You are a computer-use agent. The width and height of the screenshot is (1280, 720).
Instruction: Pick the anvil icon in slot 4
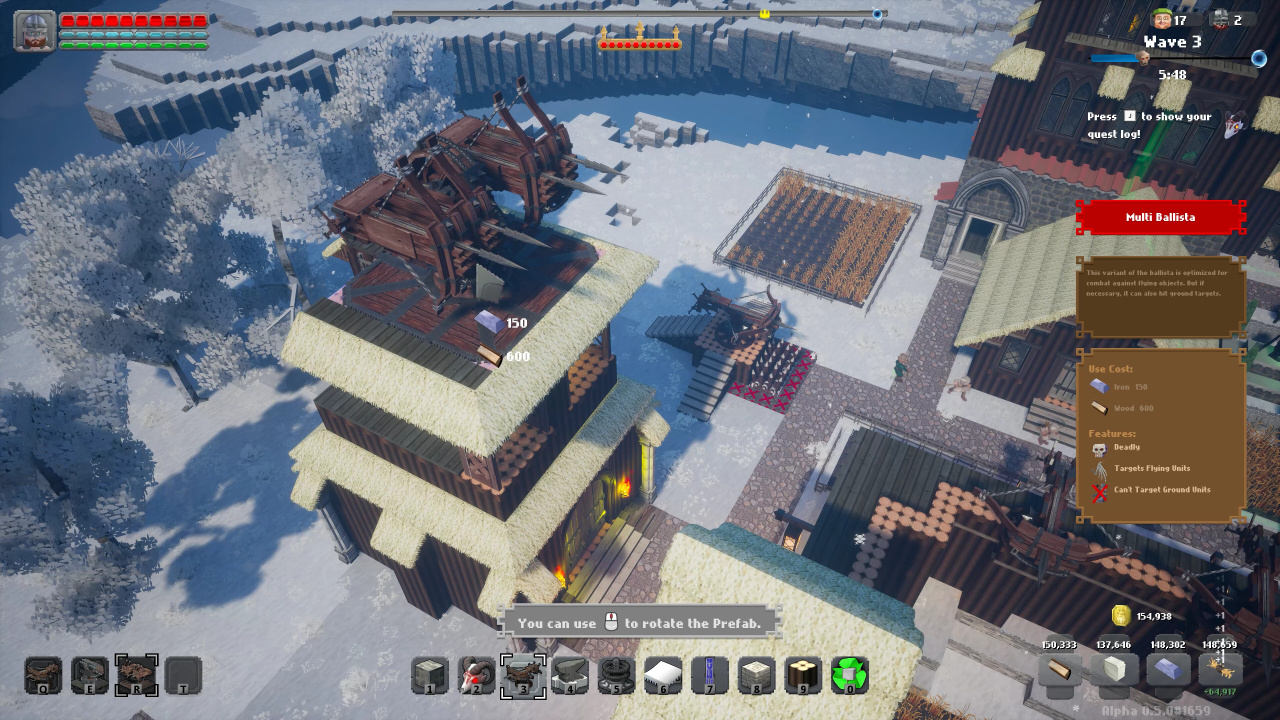tap(570, 675)
